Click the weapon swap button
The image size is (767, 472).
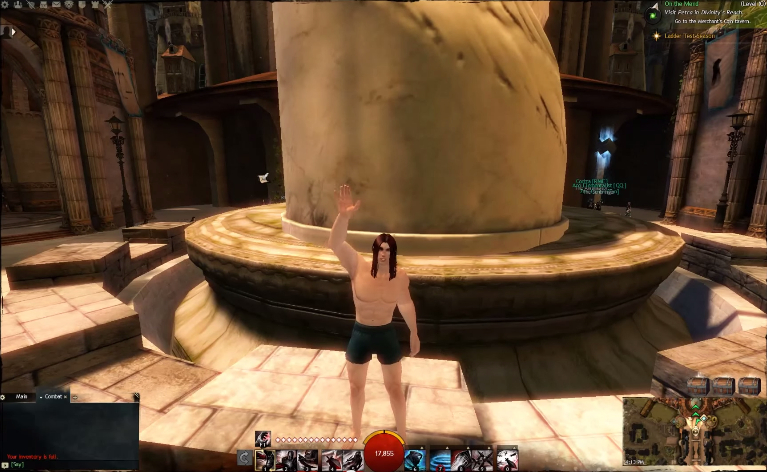pyautogui.click(x=245, y=458)
